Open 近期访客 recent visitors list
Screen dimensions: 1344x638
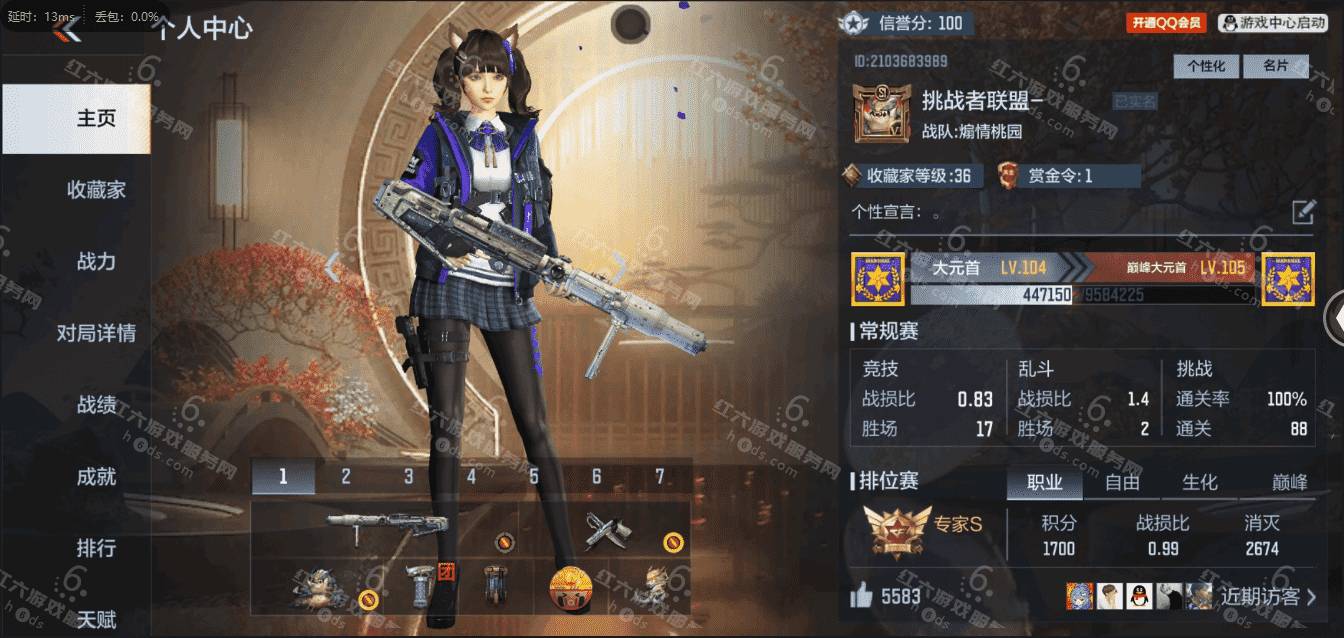point(1267,597)
